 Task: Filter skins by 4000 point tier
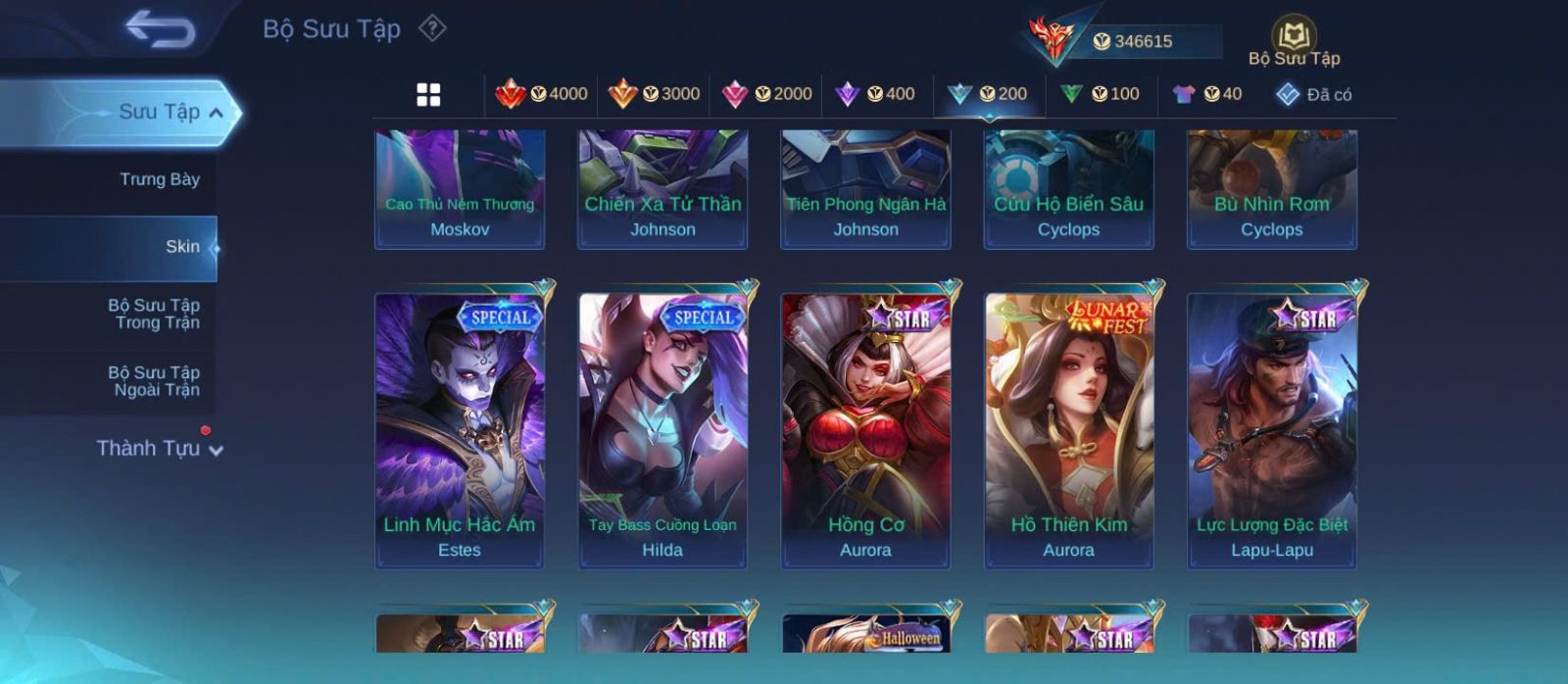tap(542, 94)
